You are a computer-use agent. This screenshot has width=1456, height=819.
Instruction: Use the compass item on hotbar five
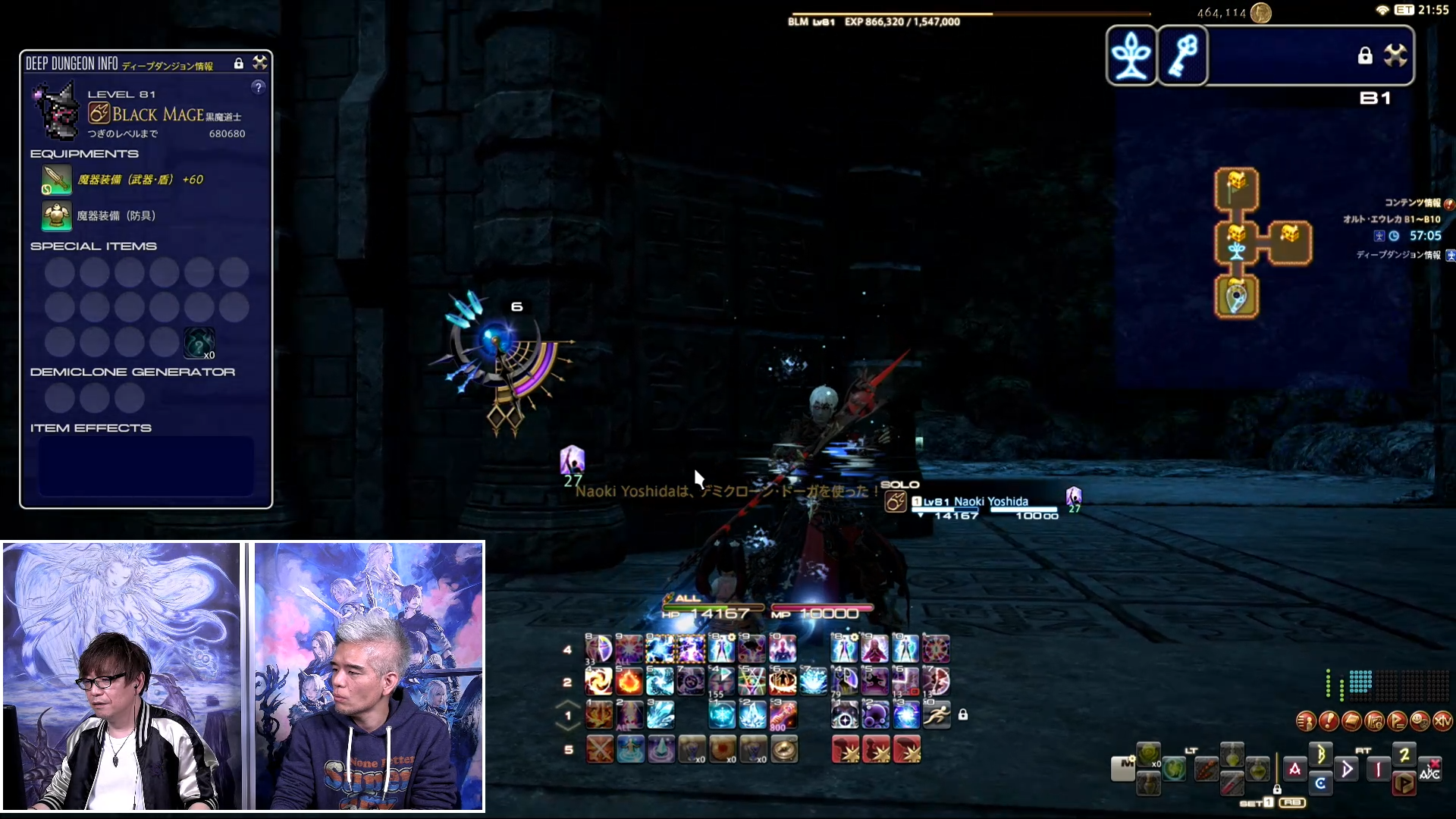point(784,749)
